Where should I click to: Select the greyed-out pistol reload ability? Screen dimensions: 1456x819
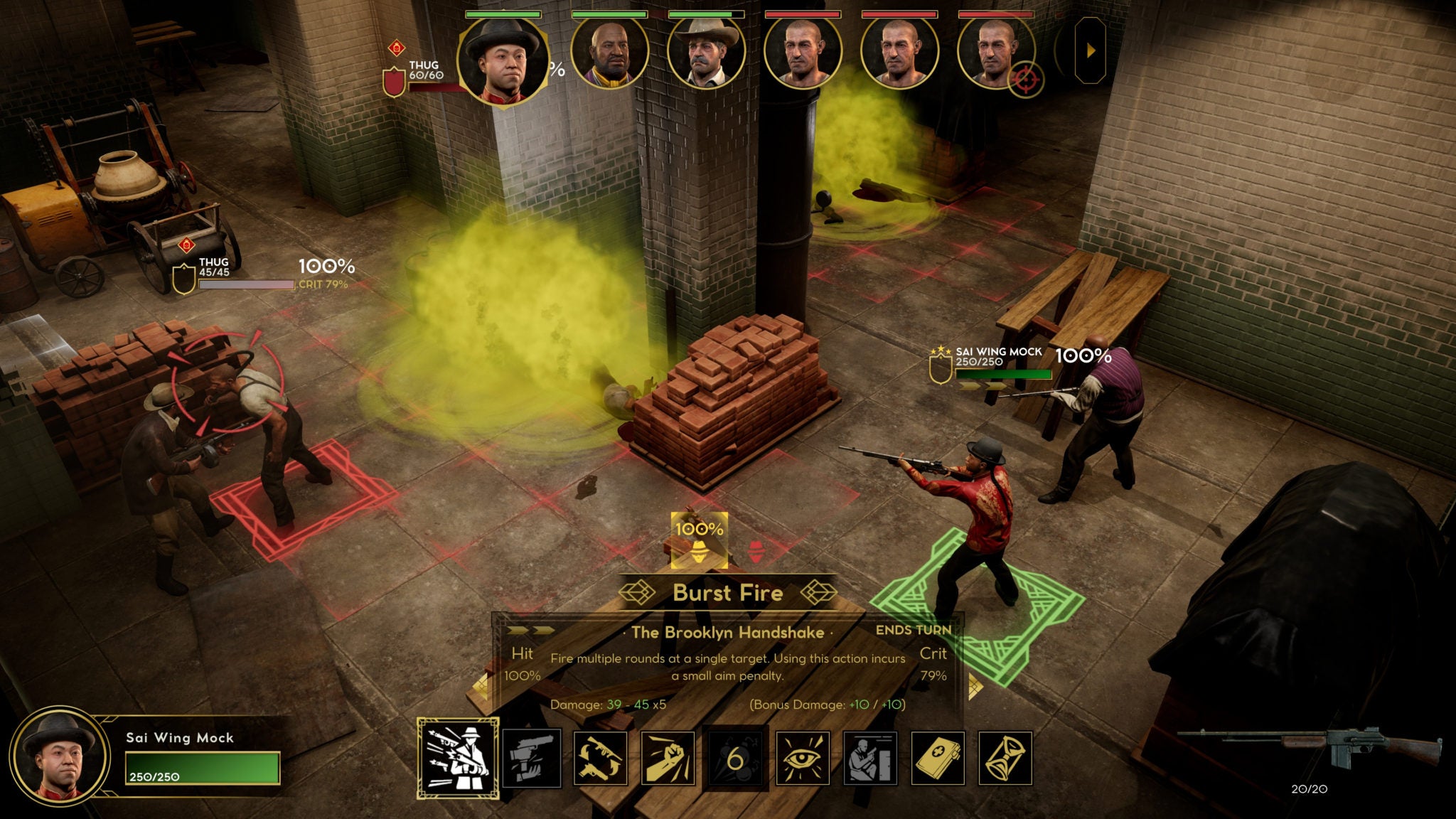(x=531, y=759)
